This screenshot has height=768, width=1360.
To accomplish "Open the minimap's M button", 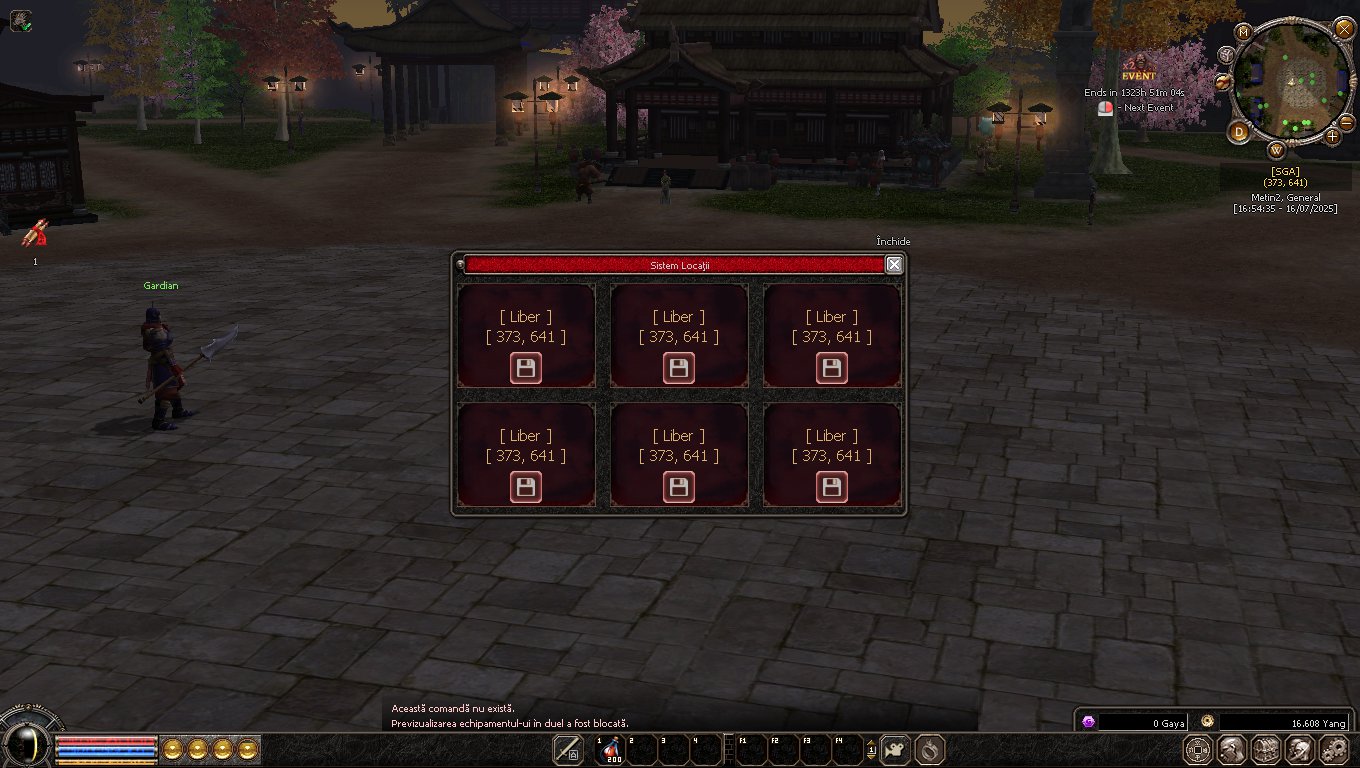I will tap(1244, 32).
